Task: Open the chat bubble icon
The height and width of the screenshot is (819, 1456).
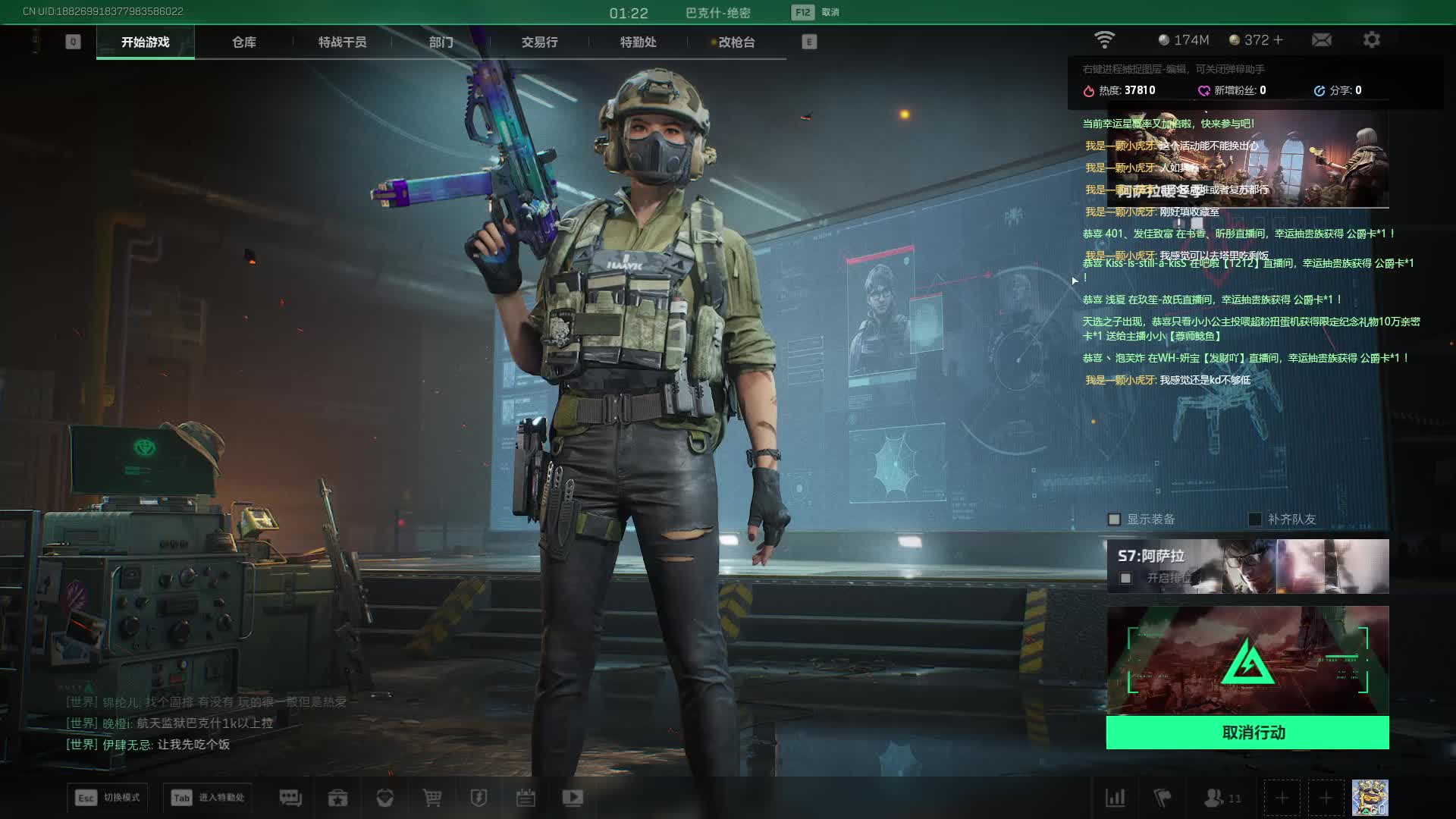Action: (x=290, y=798)
